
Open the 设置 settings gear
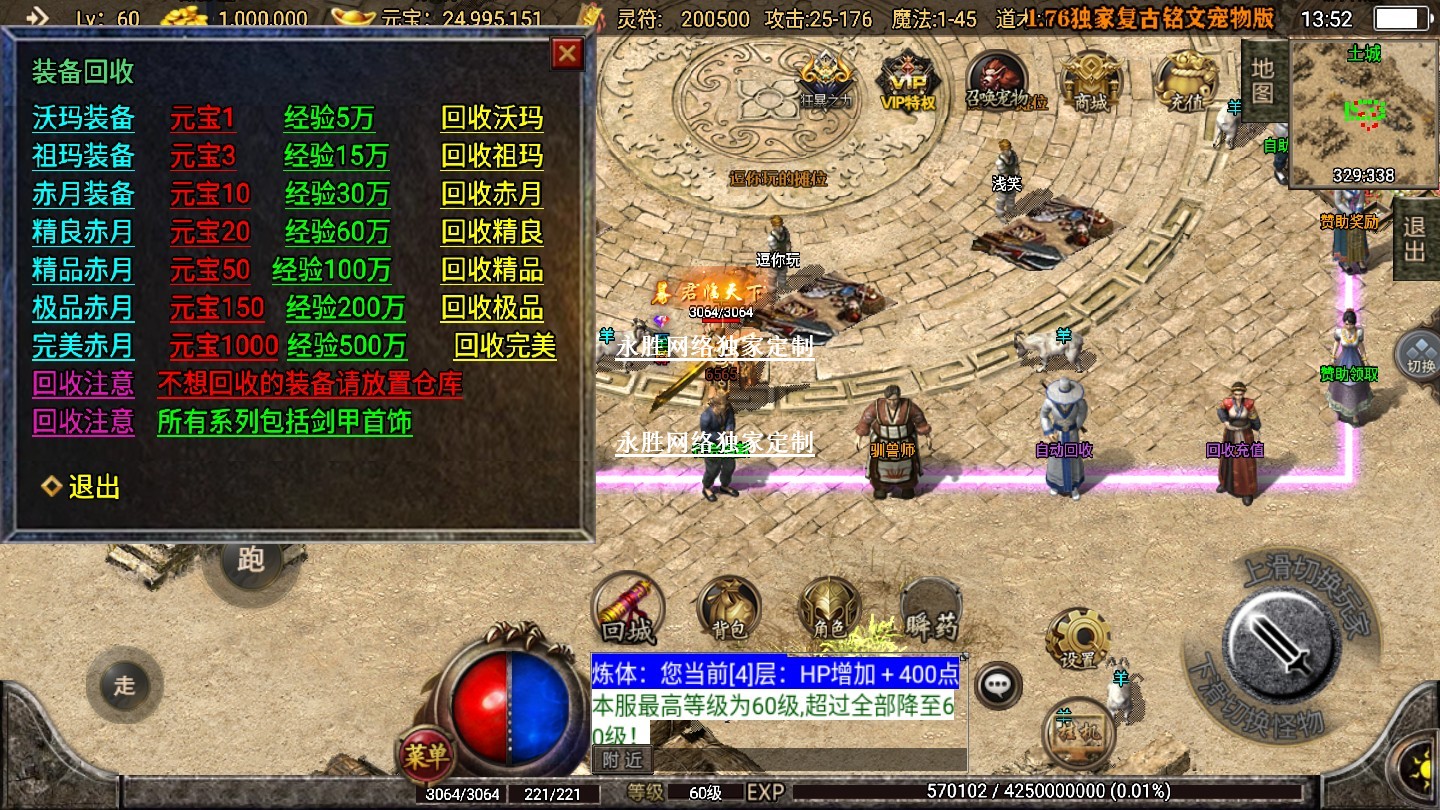(1078, 639)
